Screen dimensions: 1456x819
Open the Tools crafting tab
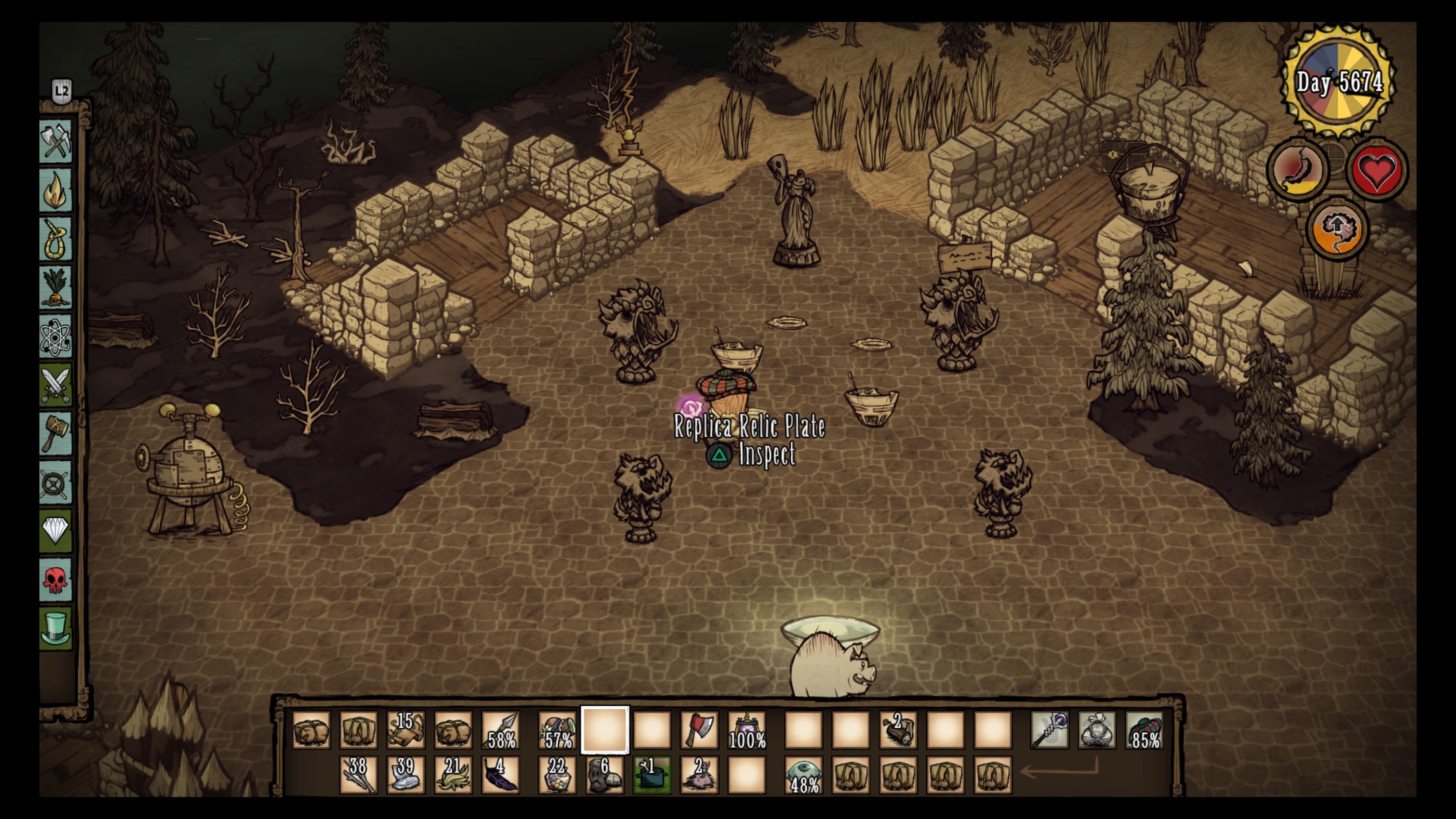click(x=55, y=141)
